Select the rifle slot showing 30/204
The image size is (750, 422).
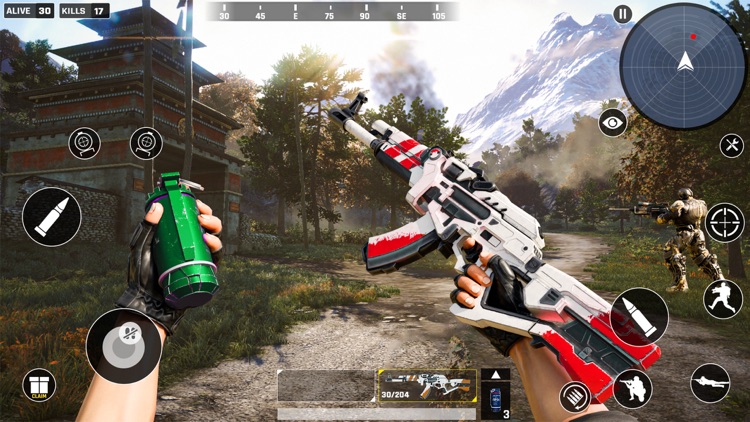click(x=426, y=386)
